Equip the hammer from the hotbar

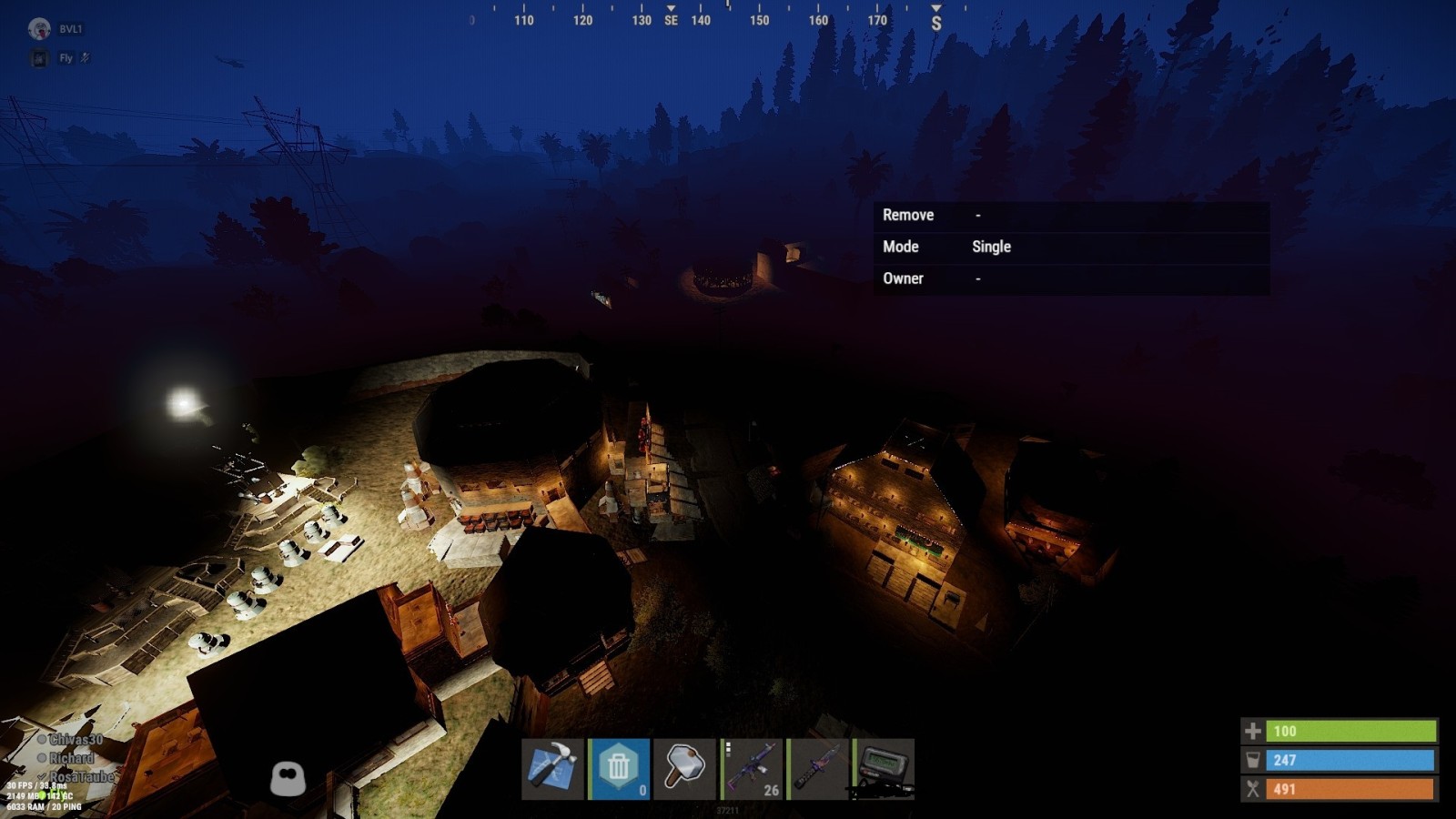[x=684, y=769]
